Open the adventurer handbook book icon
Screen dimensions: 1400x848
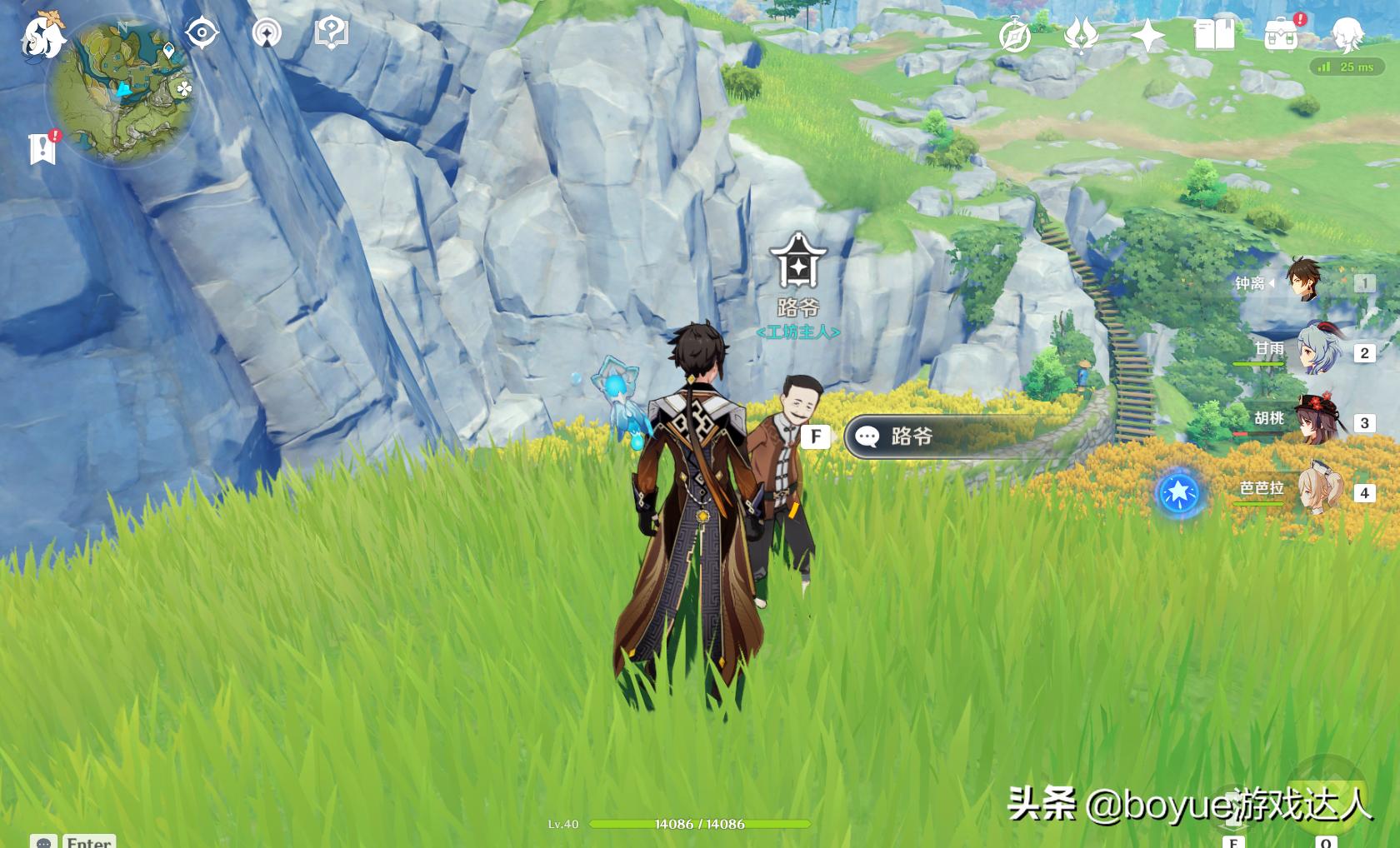pos(1214,36)
